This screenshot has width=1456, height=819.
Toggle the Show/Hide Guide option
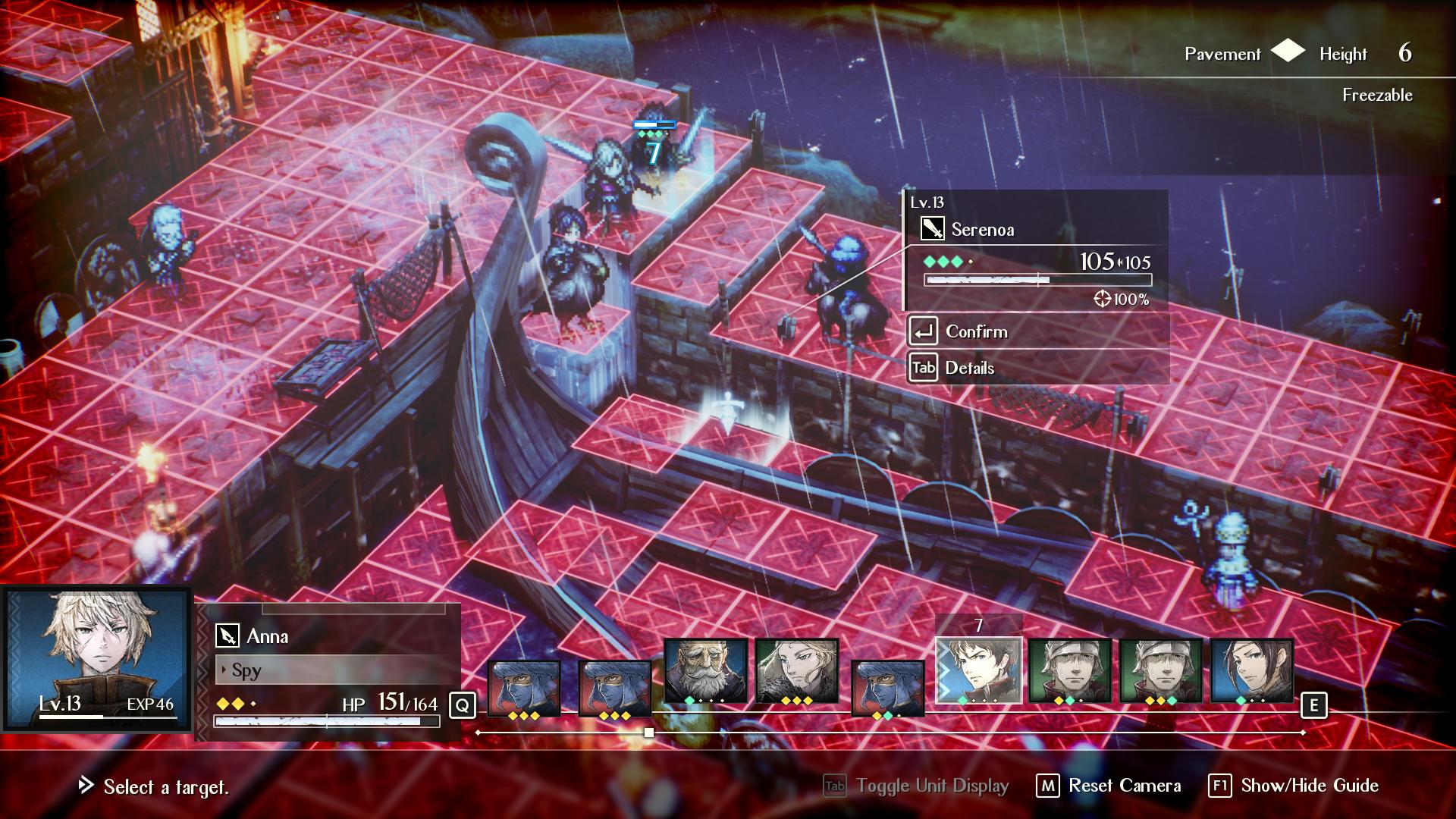[1309, 786]
